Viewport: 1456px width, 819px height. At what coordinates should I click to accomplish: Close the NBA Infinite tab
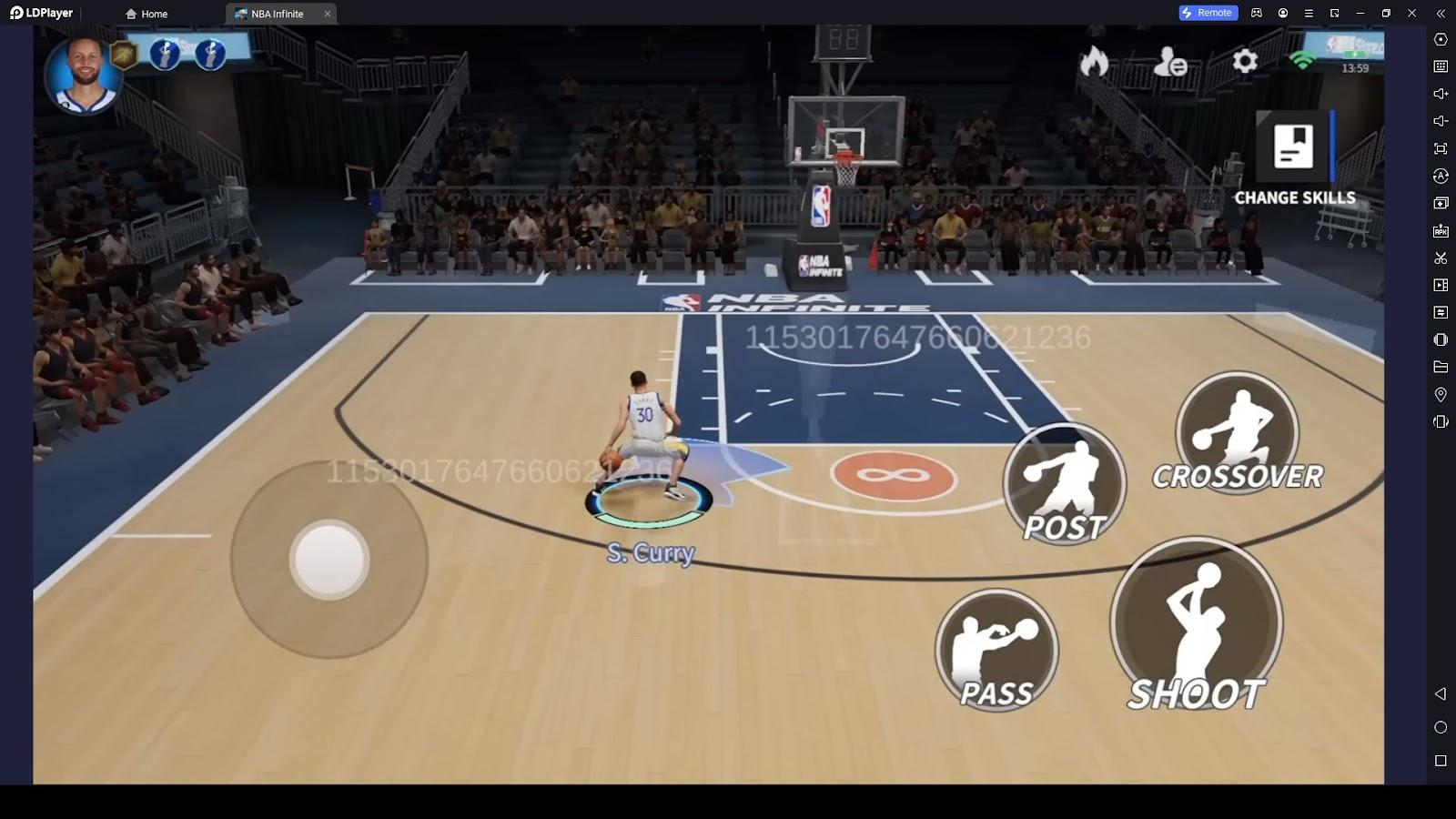(328, 14)
